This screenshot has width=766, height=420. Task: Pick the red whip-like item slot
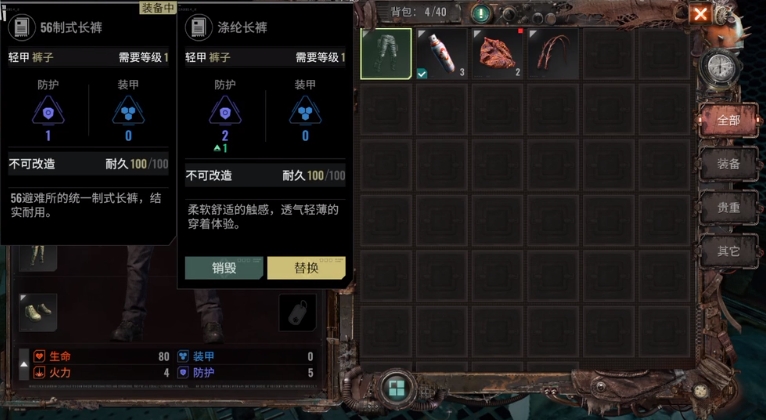[553, 53]
